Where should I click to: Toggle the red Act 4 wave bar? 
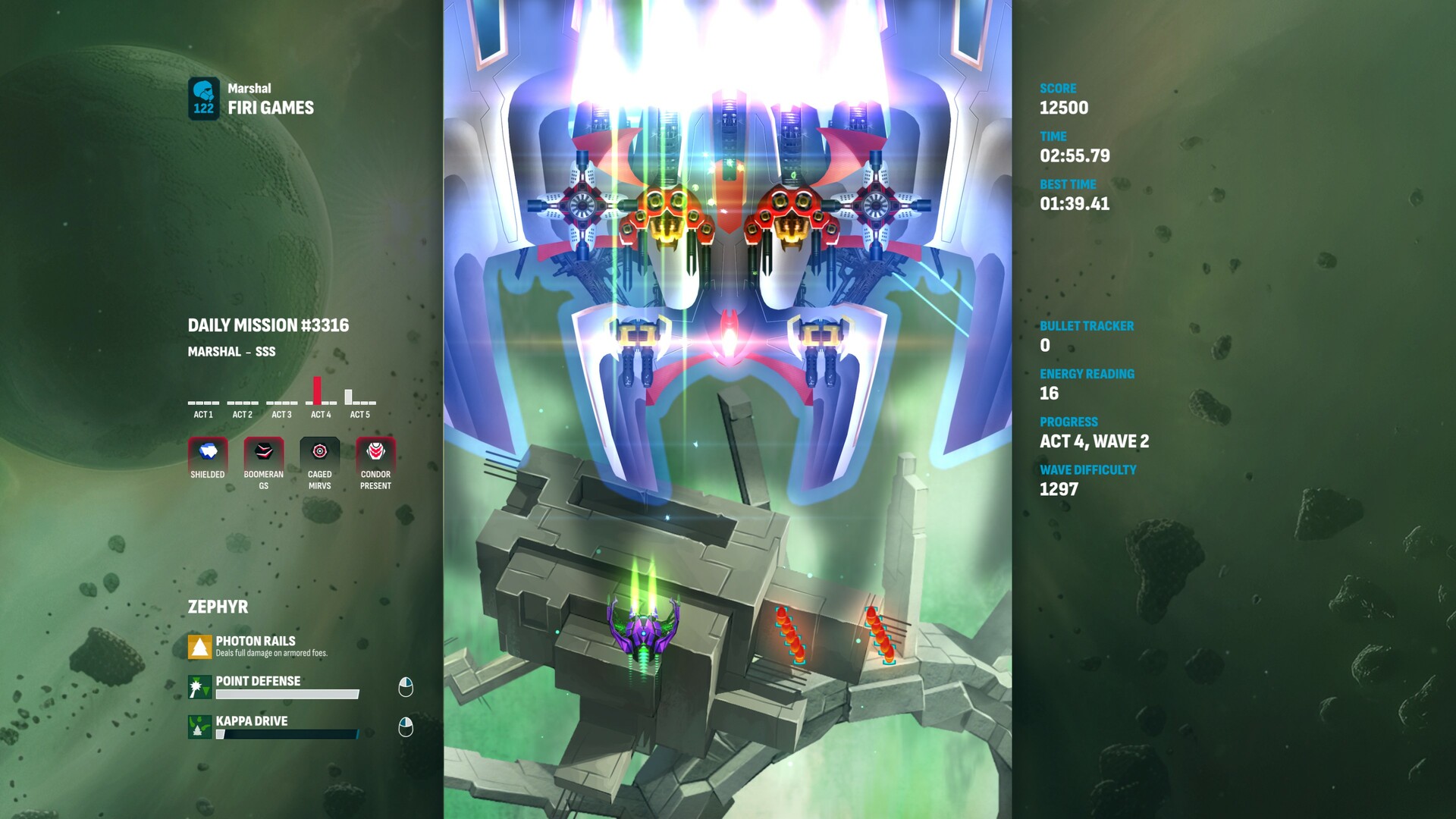(316, 391)
